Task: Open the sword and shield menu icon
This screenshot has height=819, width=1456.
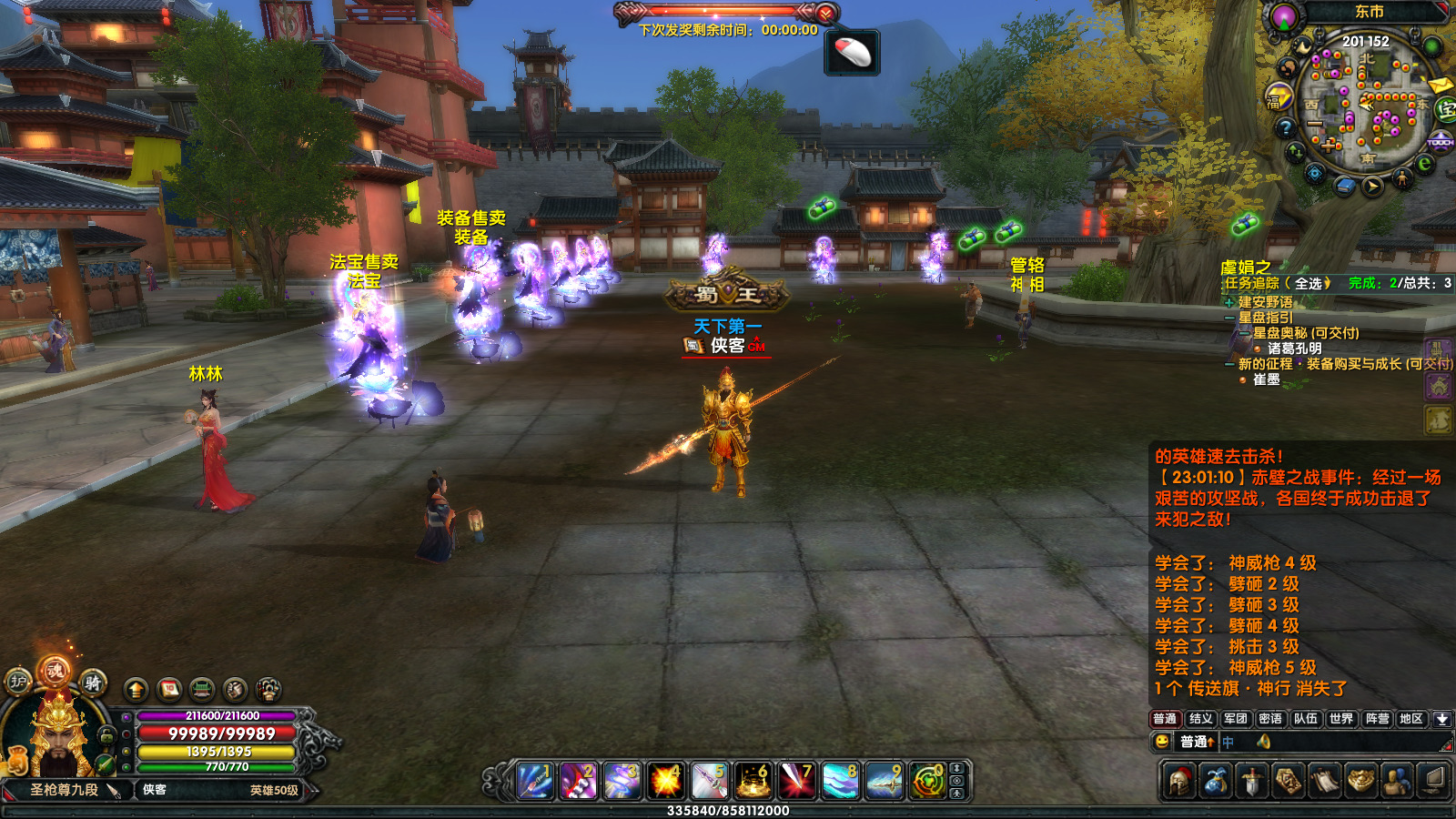Action: point(1253,781)
